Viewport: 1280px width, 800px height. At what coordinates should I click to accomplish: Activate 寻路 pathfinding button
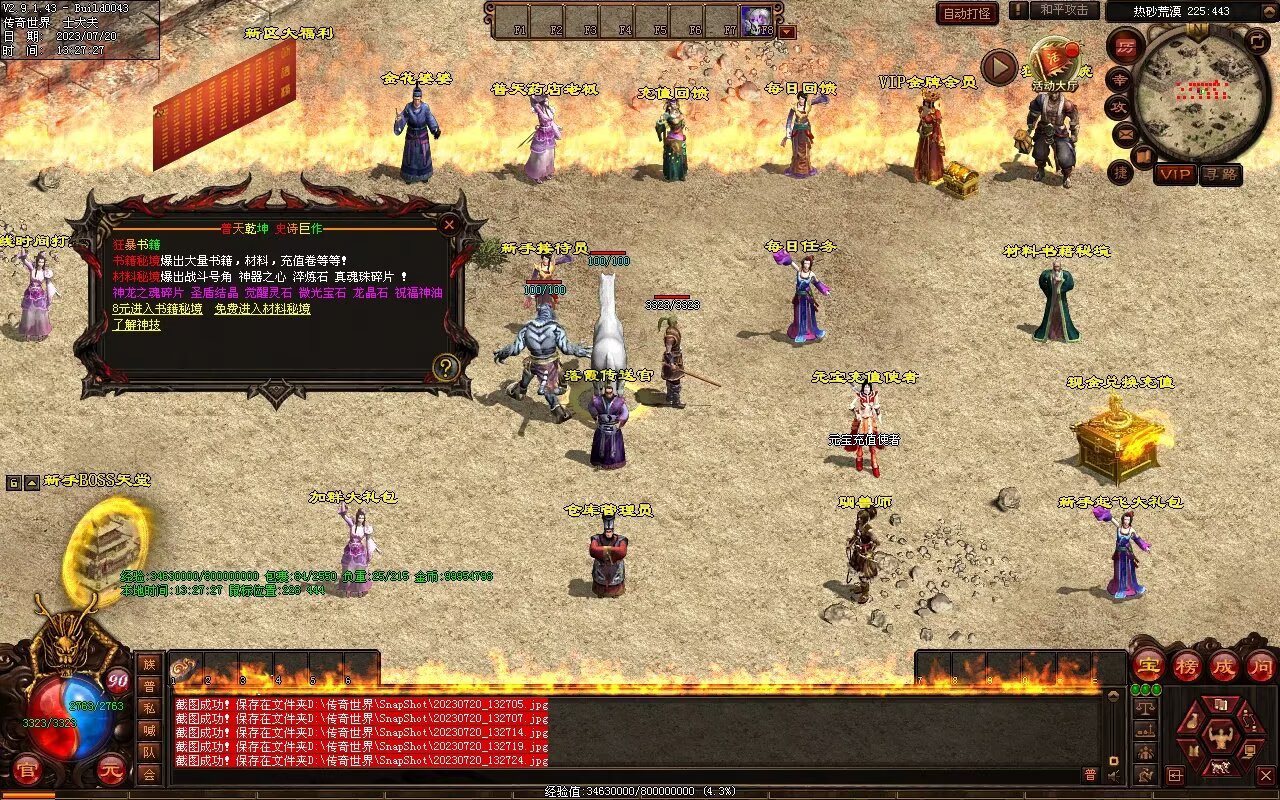1220,174
